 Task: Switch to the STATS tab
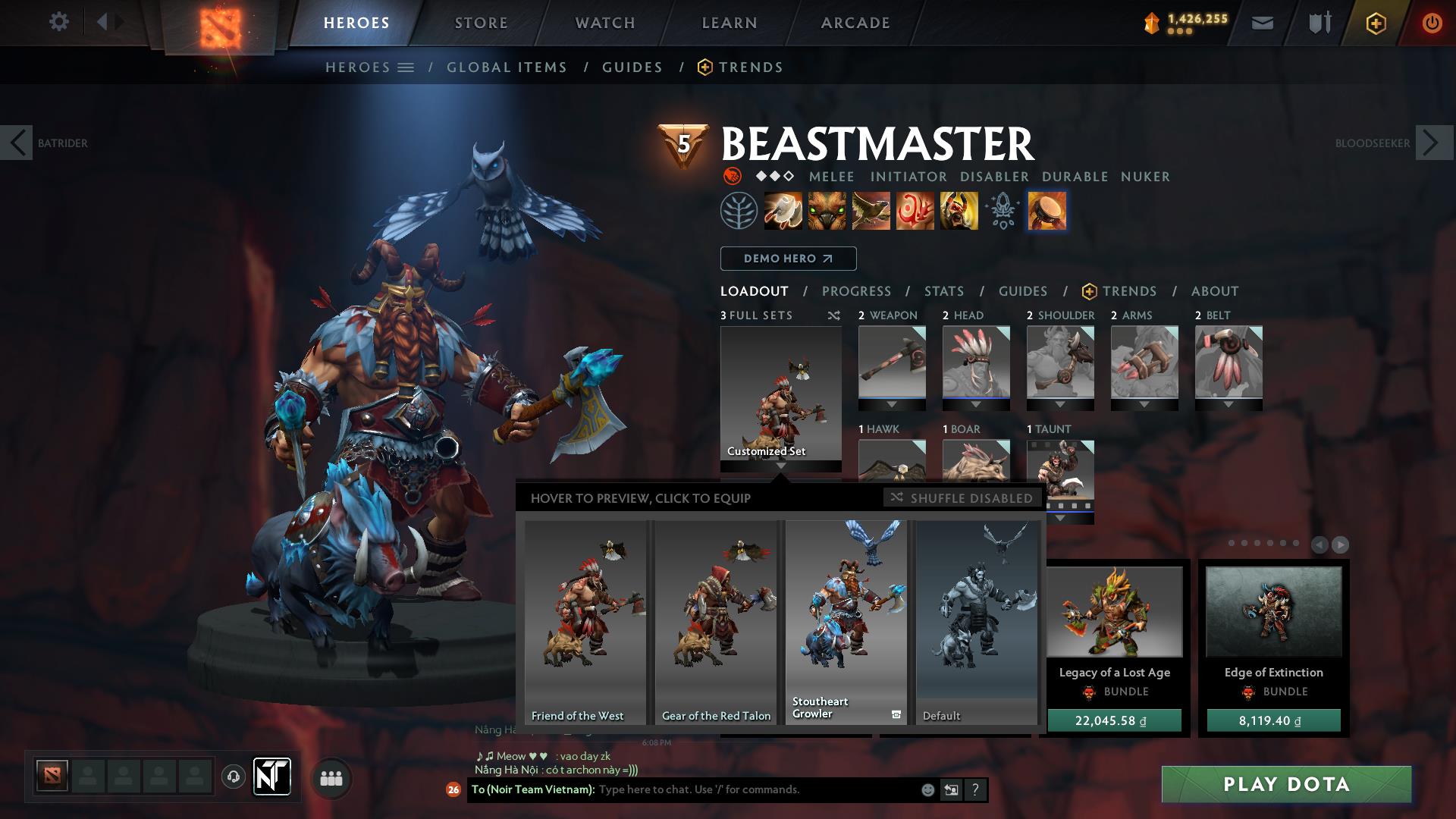click(x=943, y=291)
